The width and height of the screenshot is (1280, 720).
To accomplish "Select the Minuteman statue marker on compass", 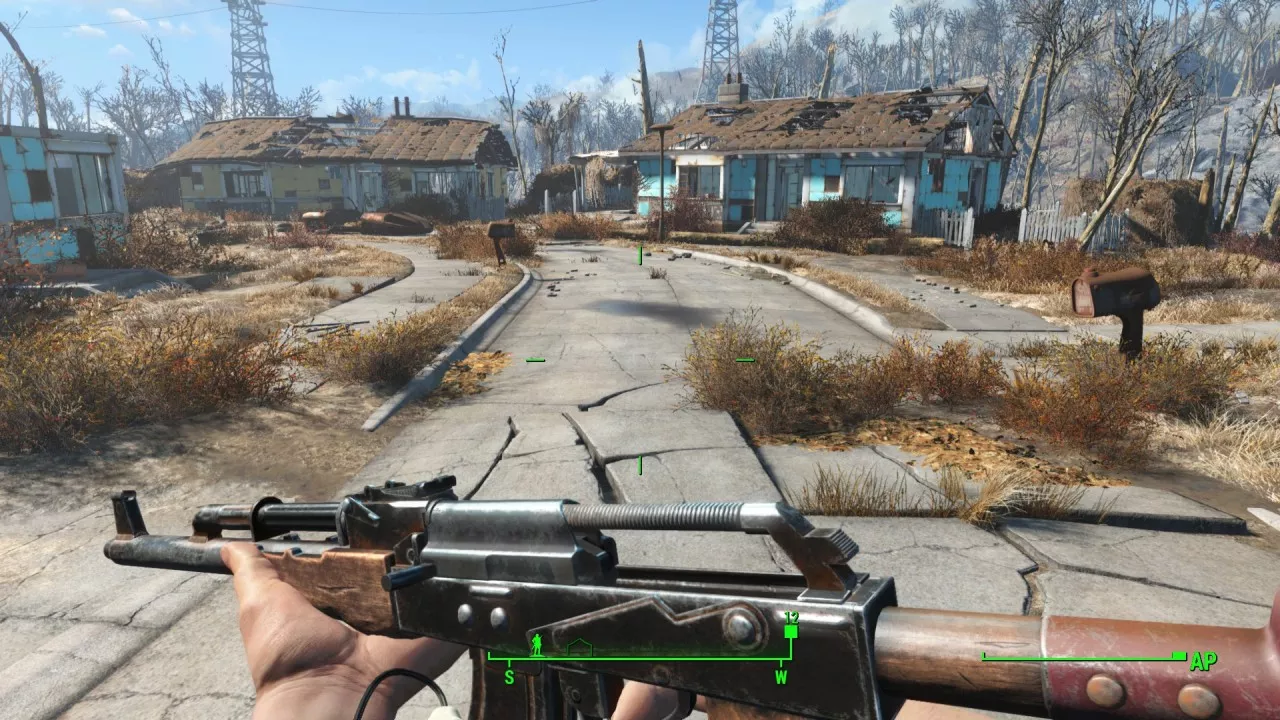I will pos(536,645).
